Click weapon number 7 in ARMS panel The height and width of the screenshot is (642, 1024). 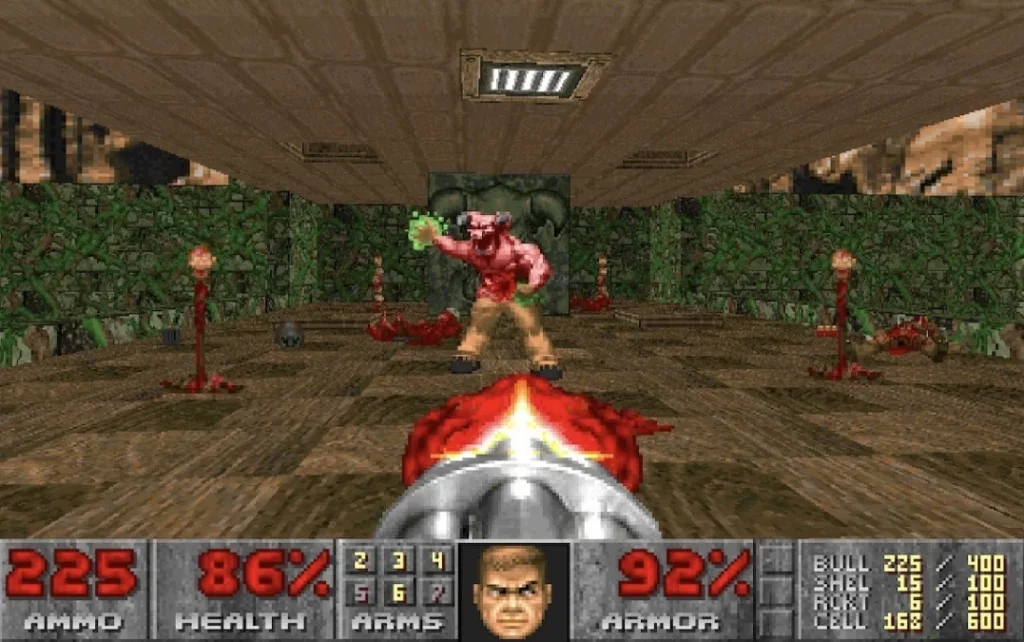click(435, 593)
